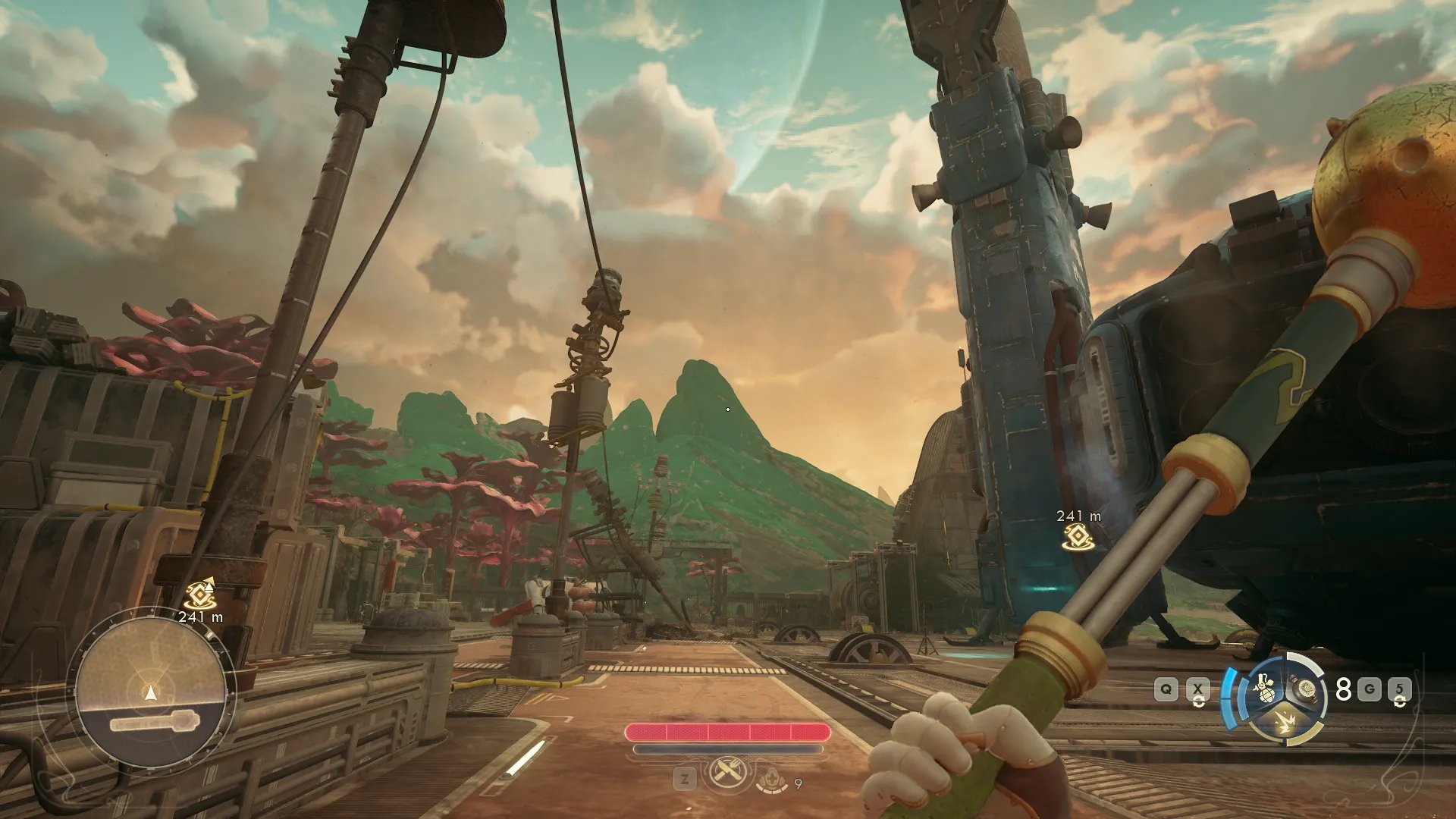Open the circular minimap
The image size is (1456, 819).
coord(151,689)
